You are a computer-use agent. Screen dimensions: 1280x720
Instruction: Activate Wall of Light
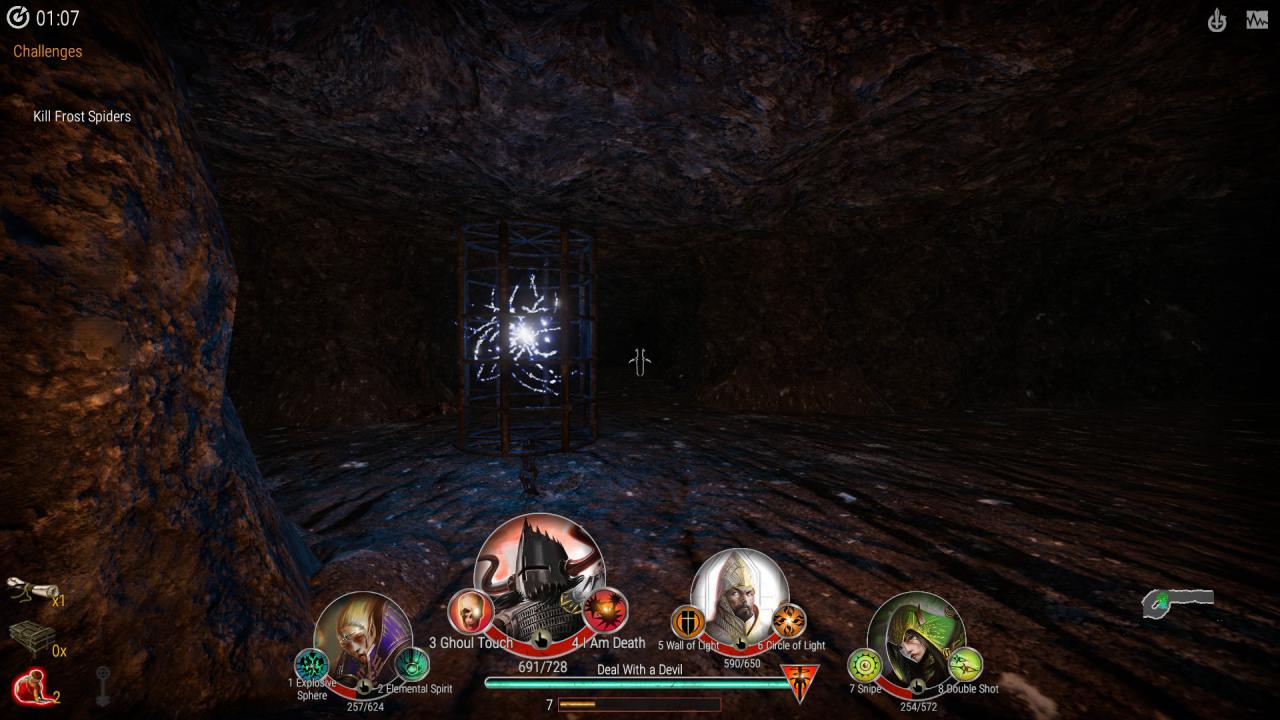[688, 622]
